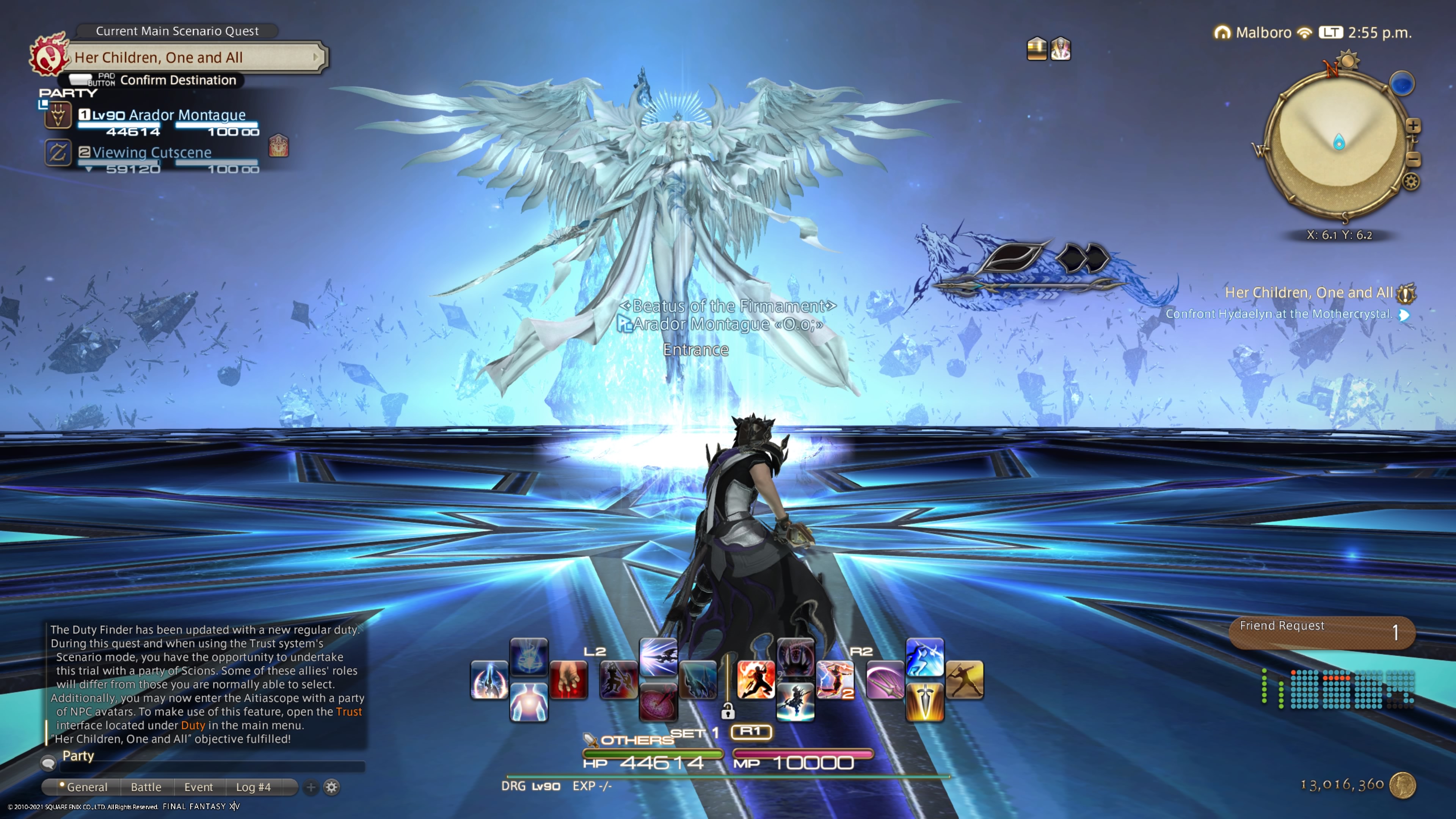This screenshot has width=1456, height=819.
Task: Switch to the Event chat tab
Action: pos(198,787)
